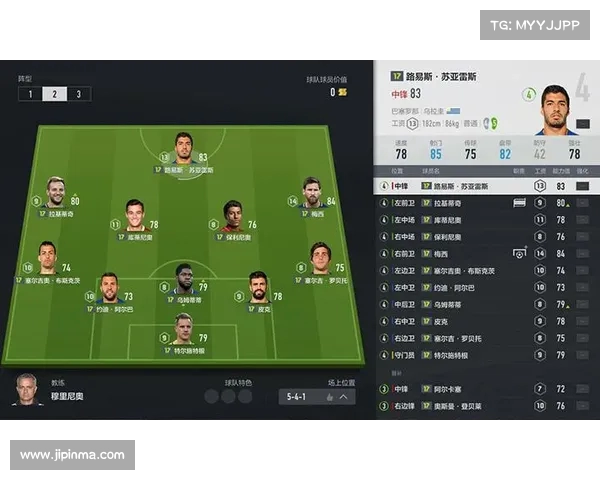Pick Umtiti in central defense
600x480 pixels.
(x=184, y=278)
